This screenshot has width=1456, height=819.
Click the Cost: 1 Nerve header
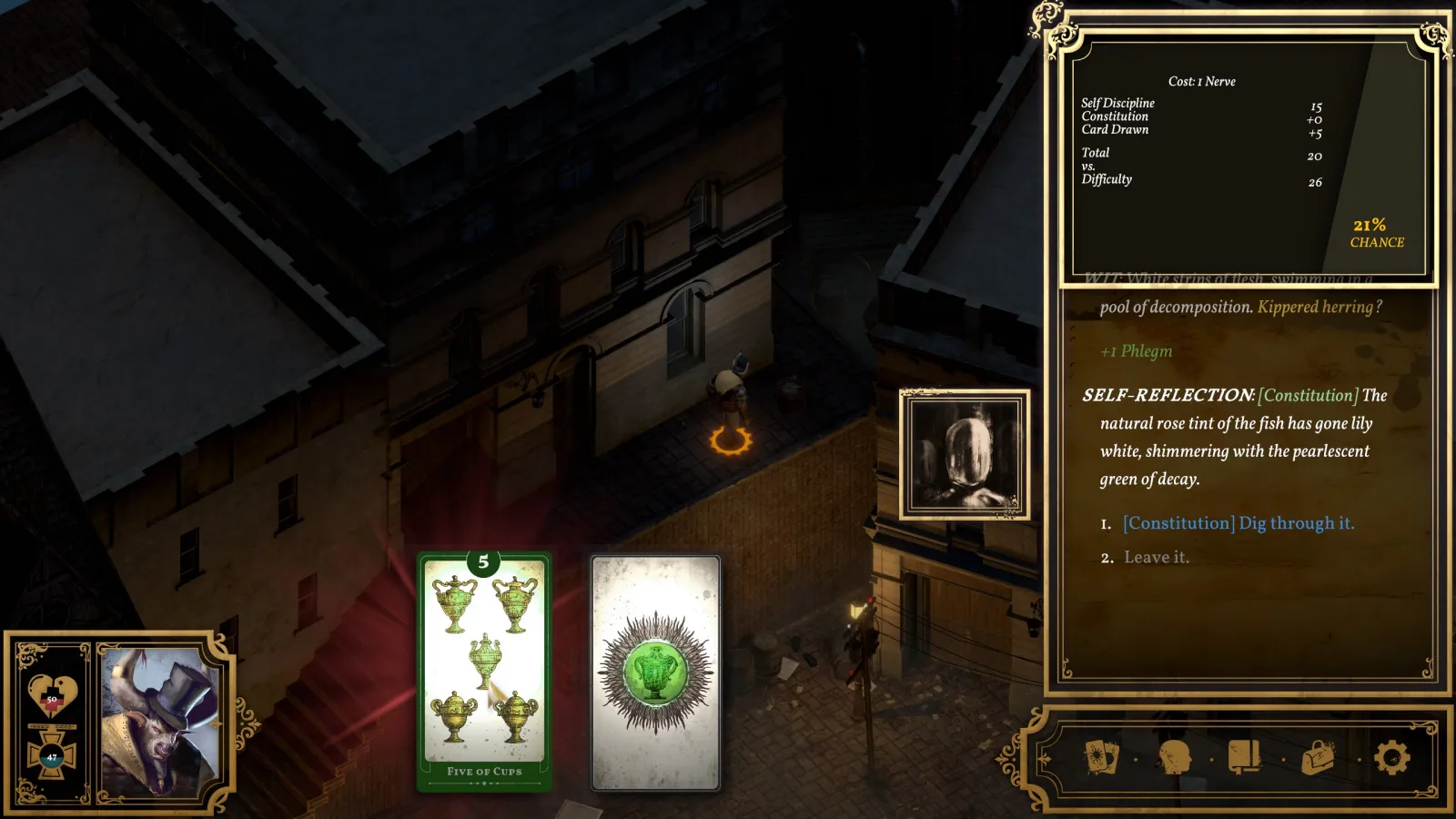1203,81
